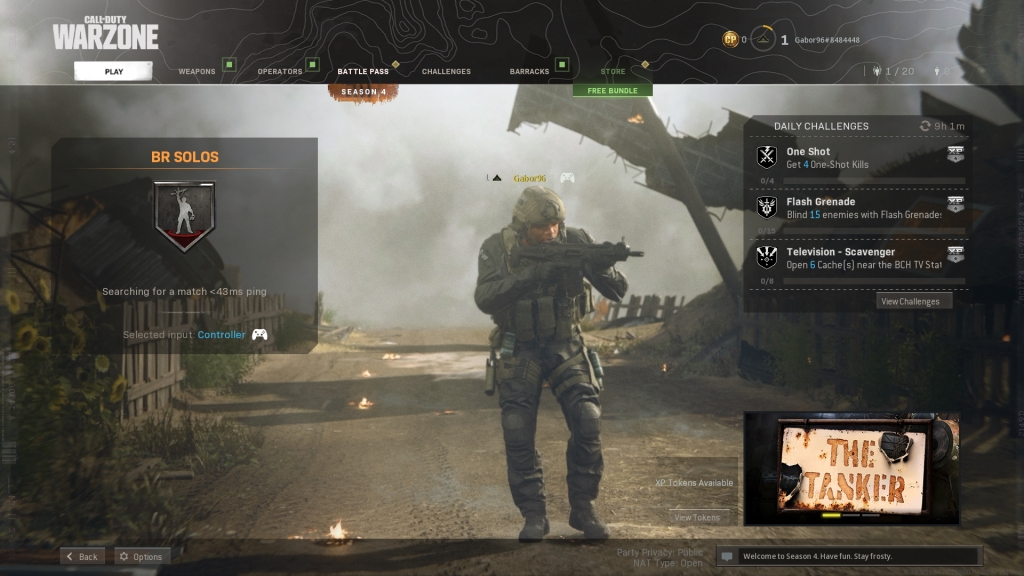This screenshot has width=1024, height=576.
Task: Go to the Operators tab
Action: tap(280, 72)
